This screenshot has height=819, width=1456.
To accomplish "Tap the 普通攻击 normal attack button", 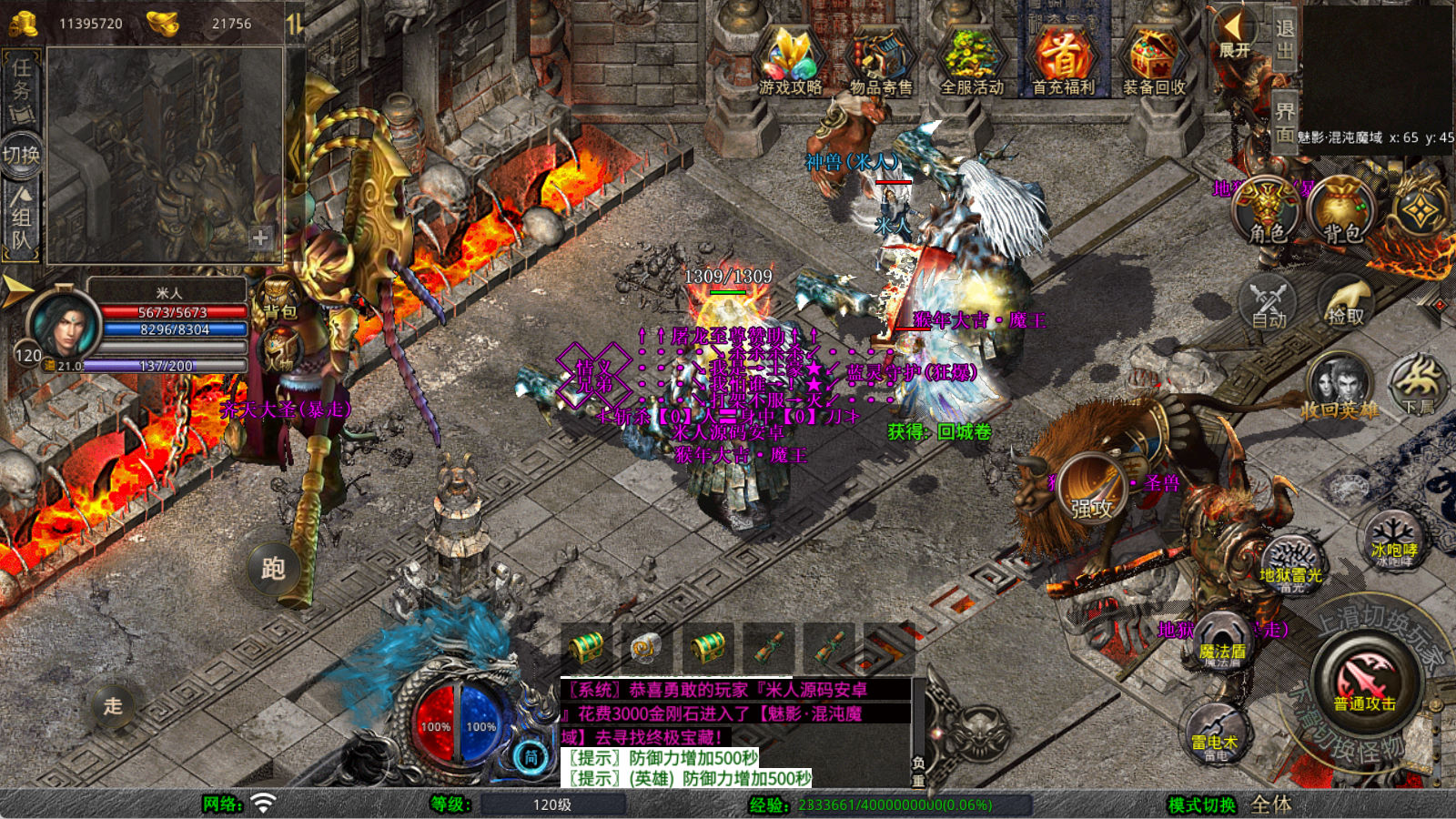I will pos(1365,684).
